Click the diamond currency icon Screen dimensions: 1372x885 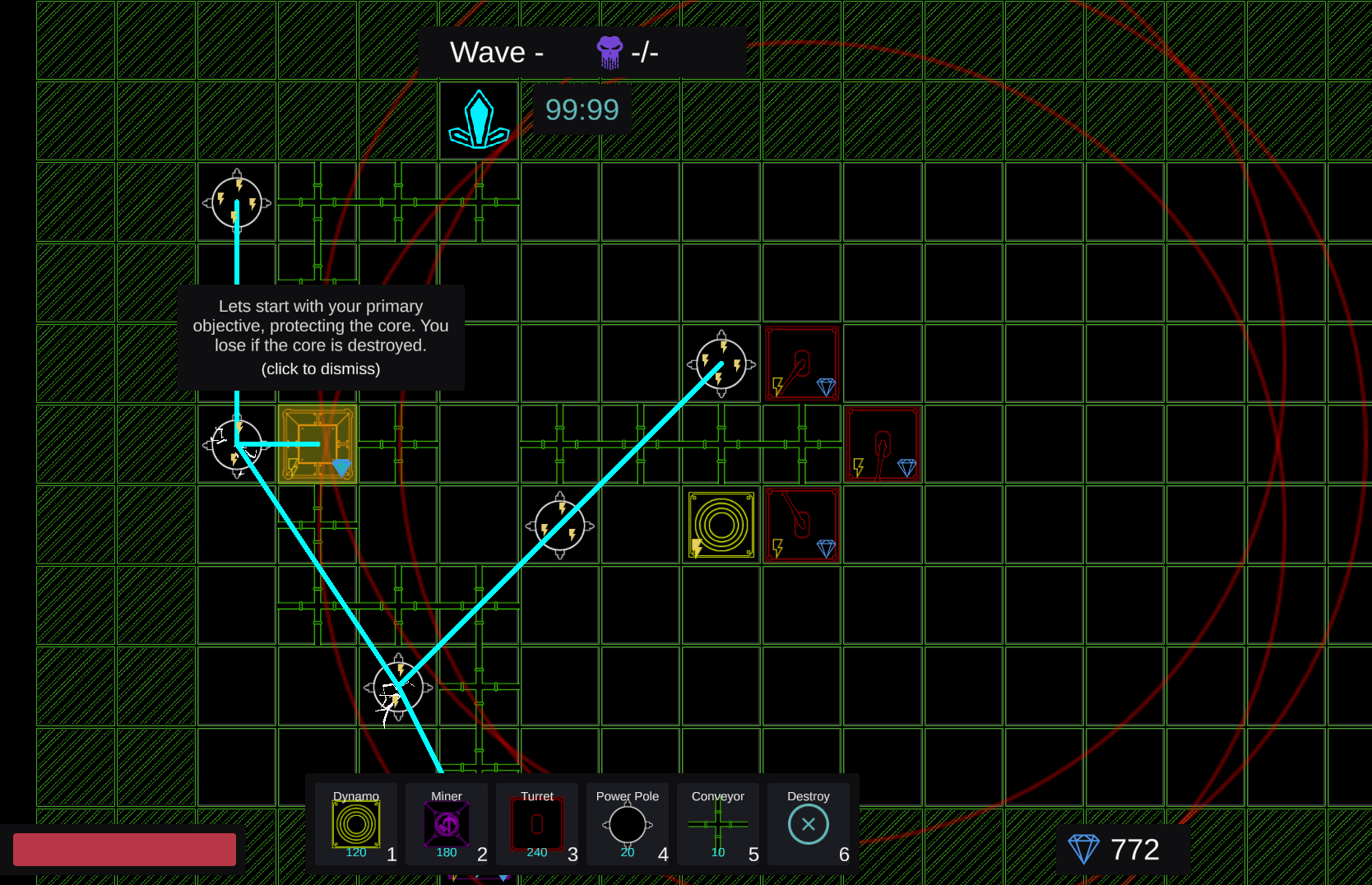1085,848
